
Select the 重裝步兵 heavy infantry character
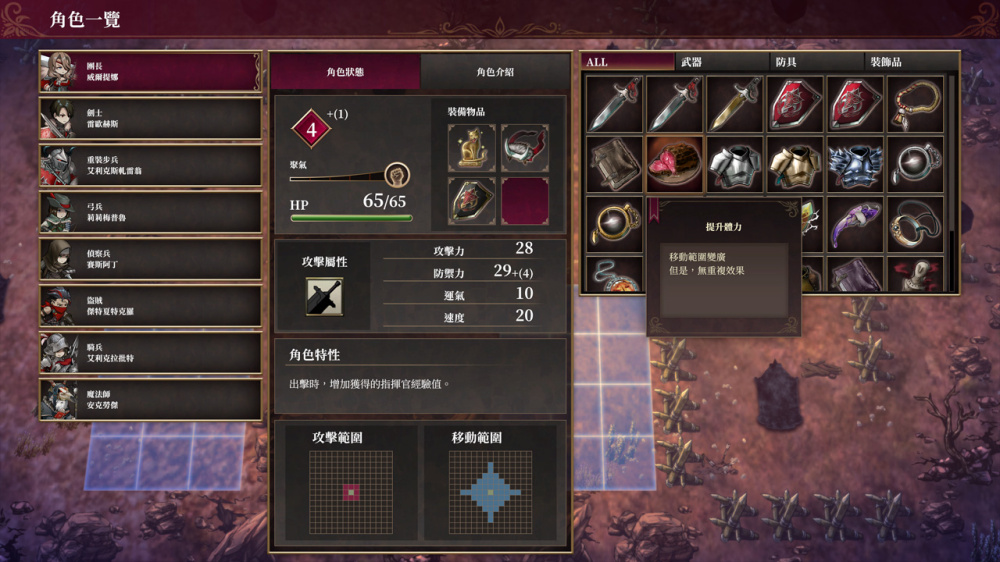[x=150, y=165]
